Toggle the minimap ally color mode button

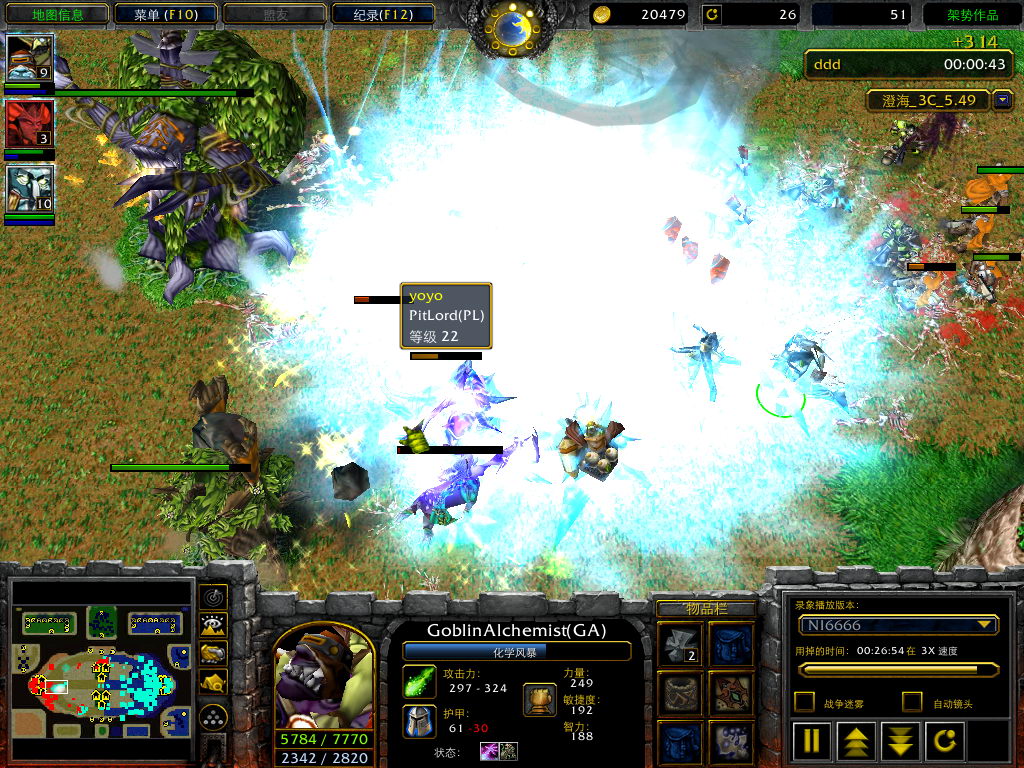tap(213, 653)
